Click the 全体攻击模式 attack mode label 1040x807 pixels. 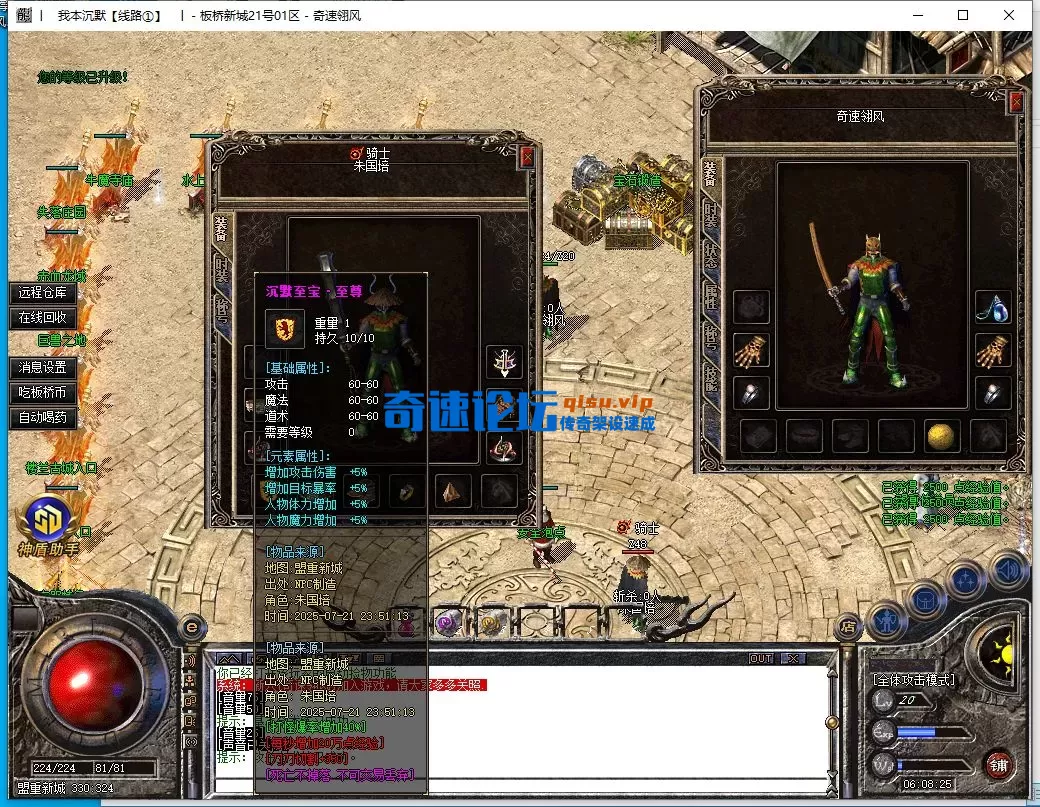click(913, 680)
